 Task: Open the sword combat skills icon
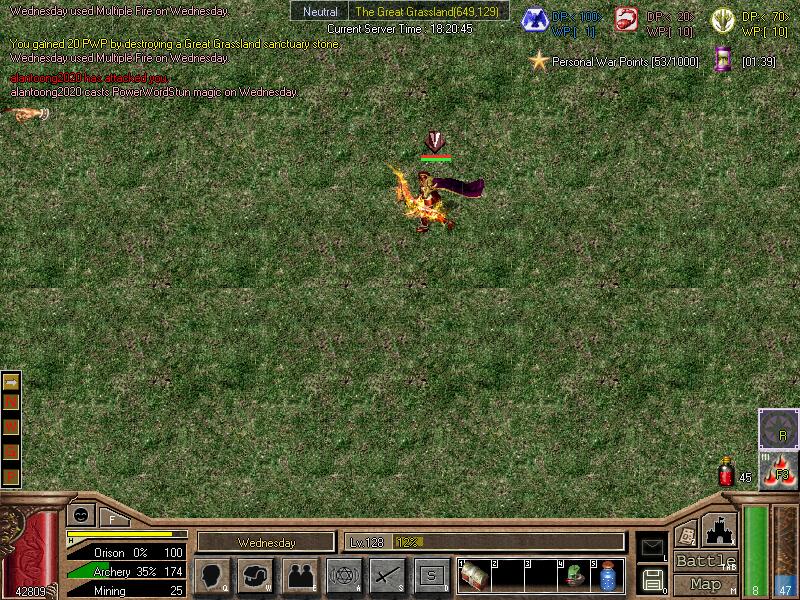pos(388,575)
